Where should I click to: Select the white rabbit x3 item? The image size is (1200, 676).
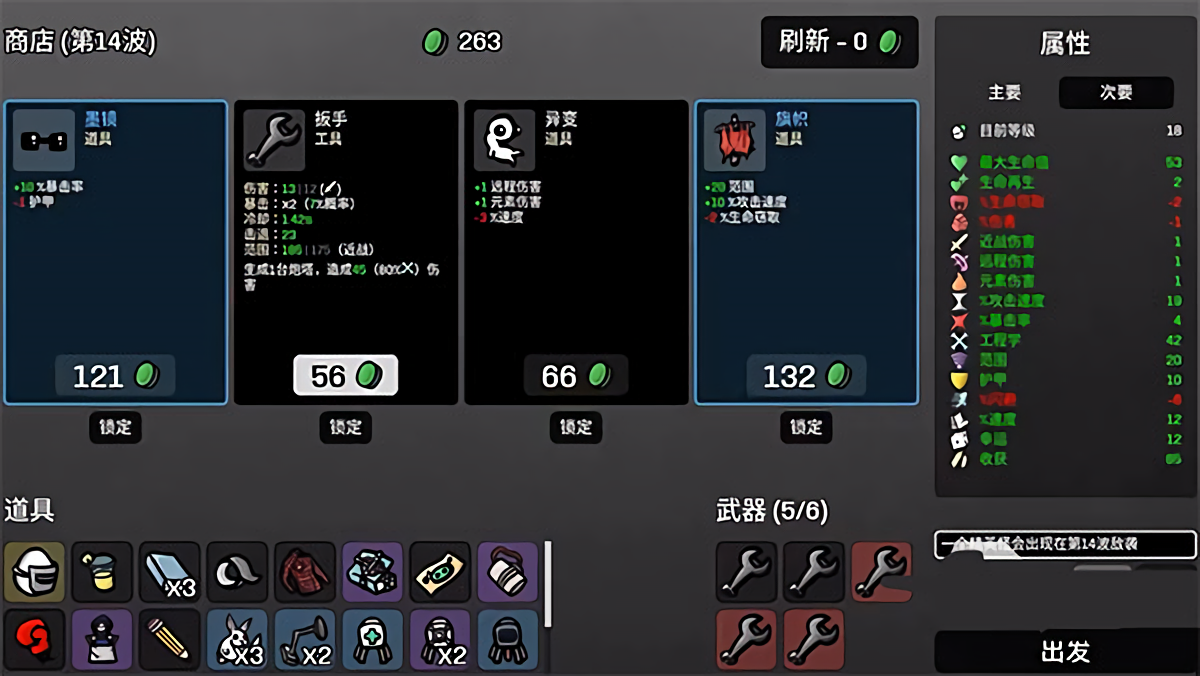click(x=237, y=639)
